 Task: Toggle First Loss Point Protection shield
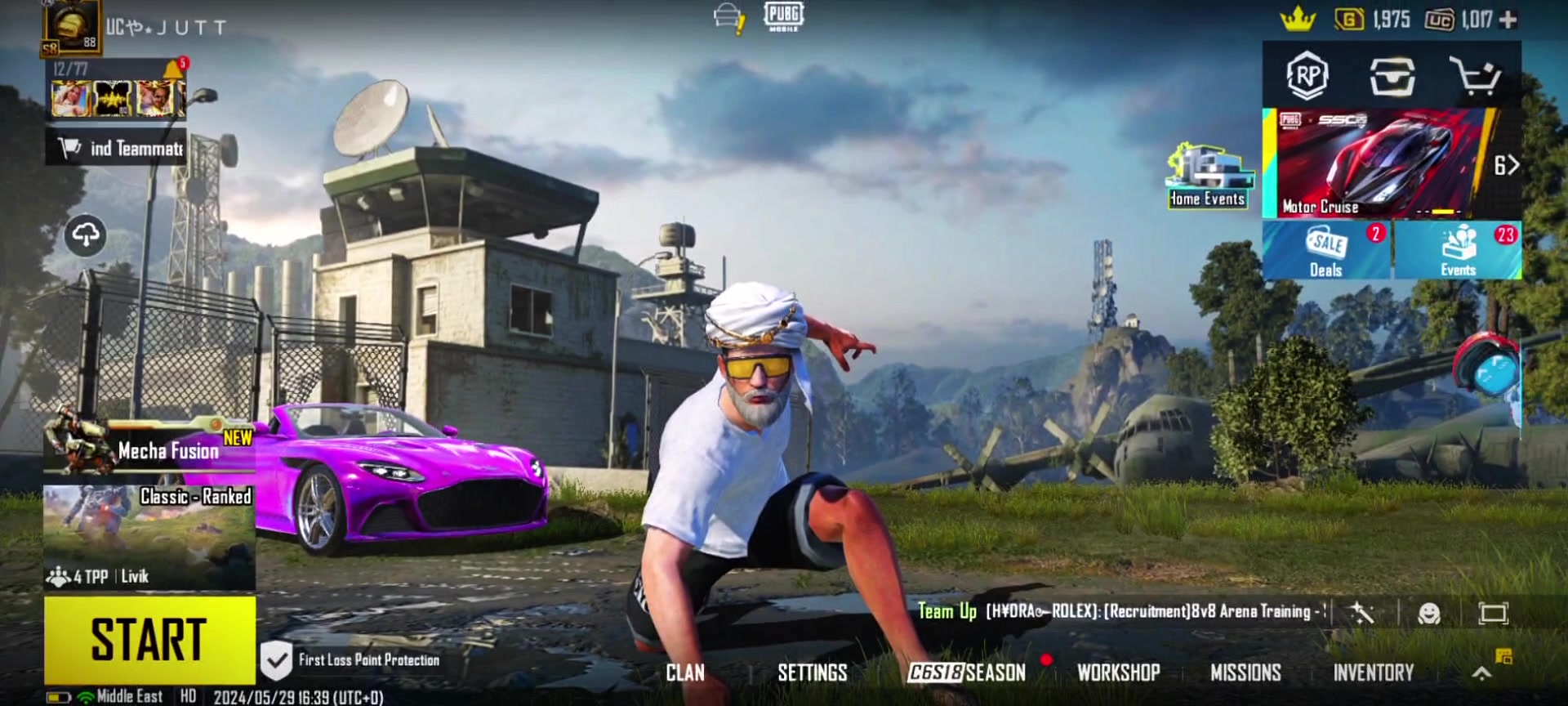pos(276,660)
